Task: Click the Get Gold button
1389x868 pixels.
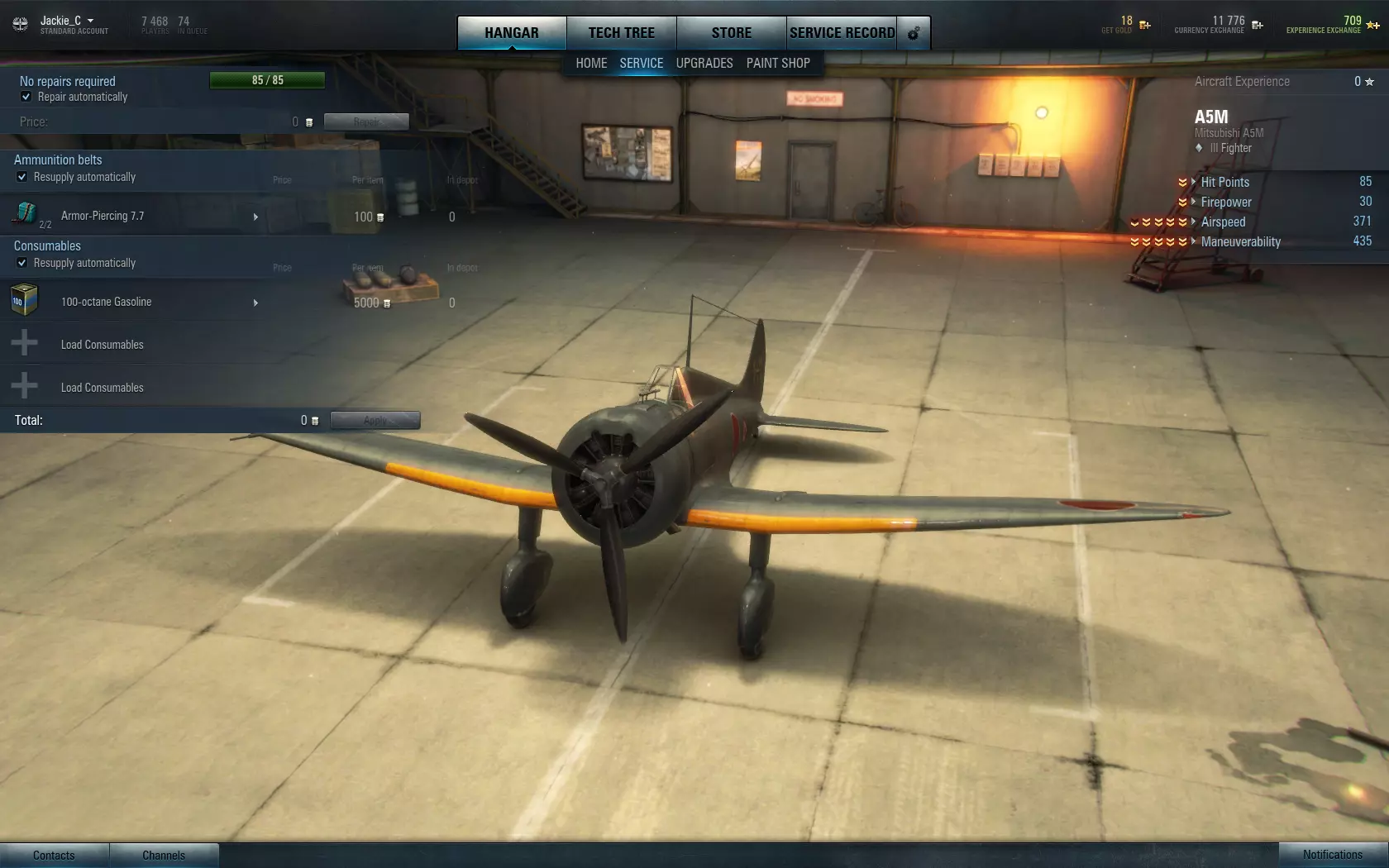Action: pyautogui.click(x=1144, y=25)
